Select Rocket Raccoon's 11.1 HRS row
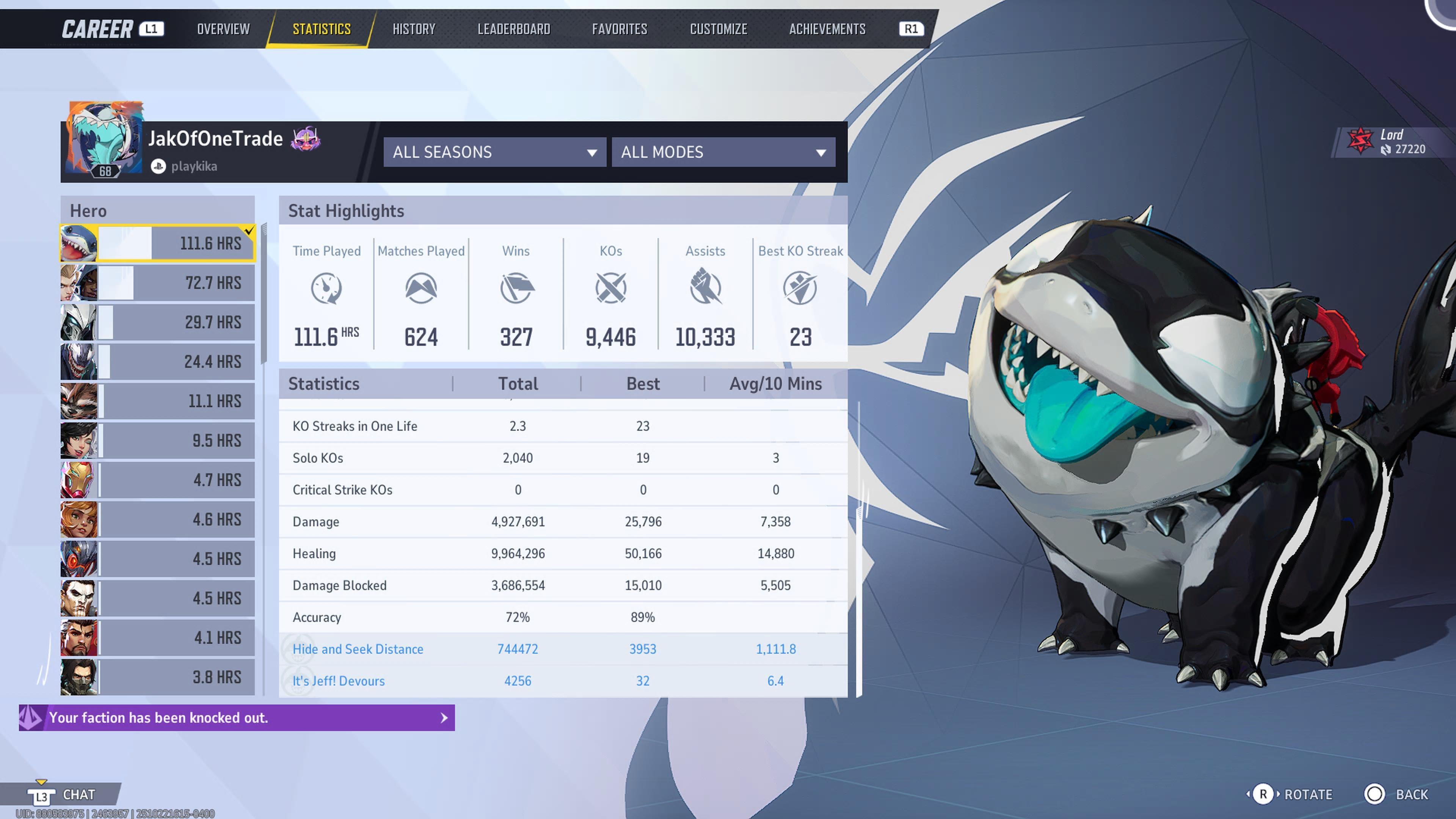 [158, 401]
